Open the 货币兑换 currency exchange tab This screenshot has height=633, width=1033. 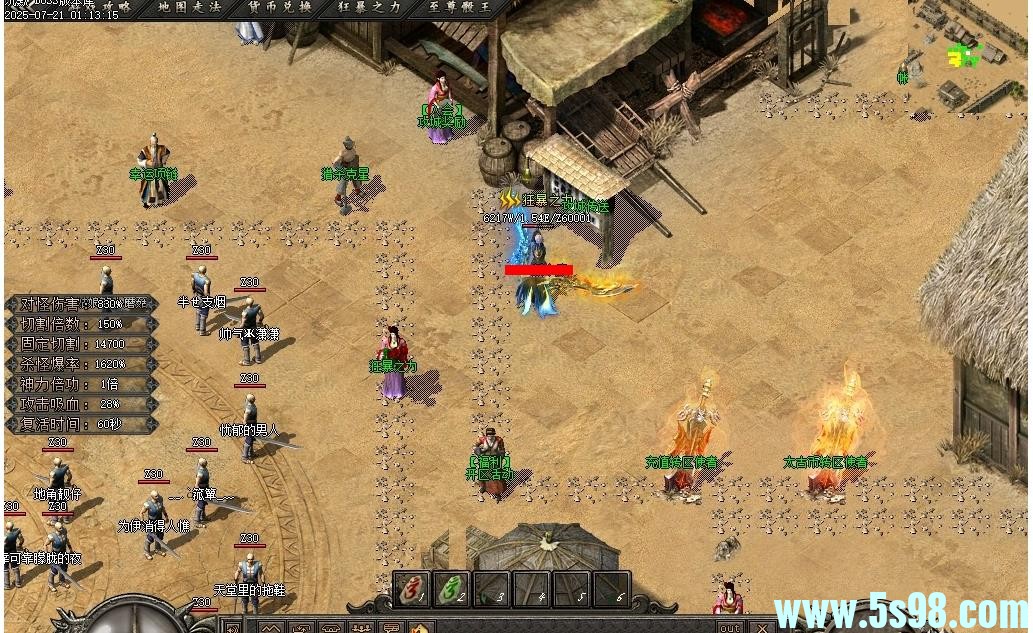(x=279, y=7)
